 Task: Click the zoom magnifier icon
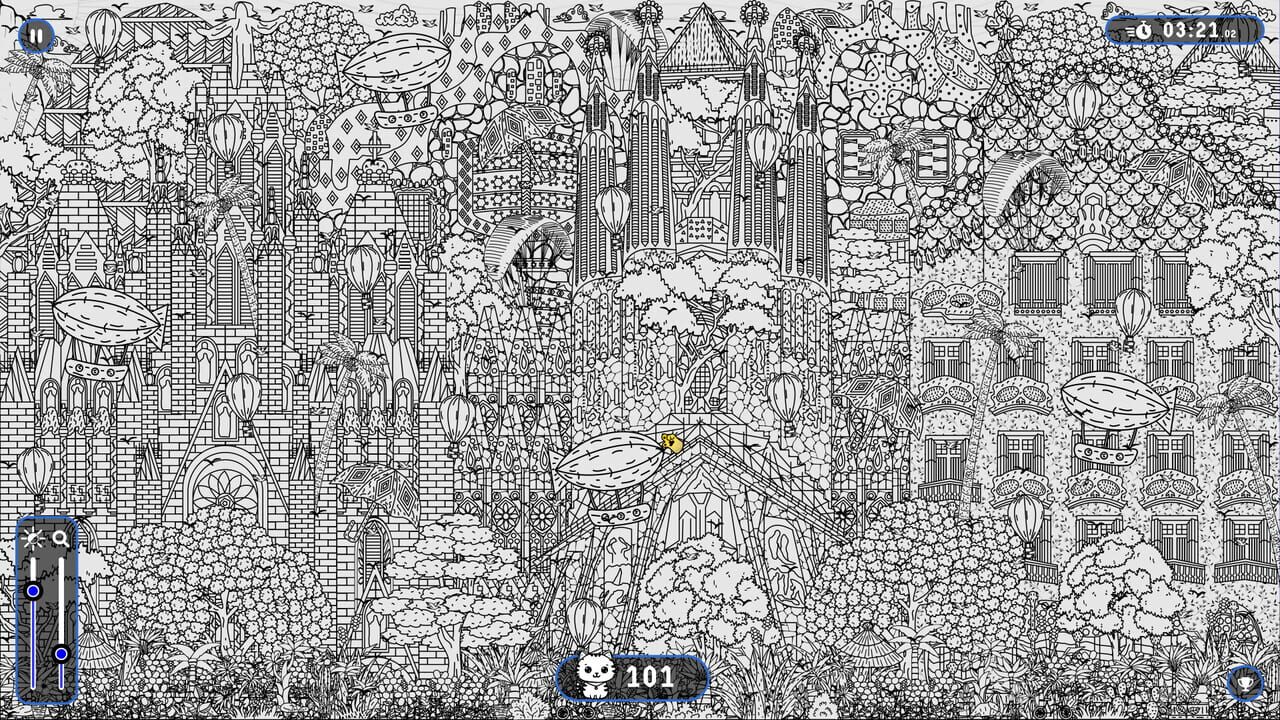click(x=58, y=537)
